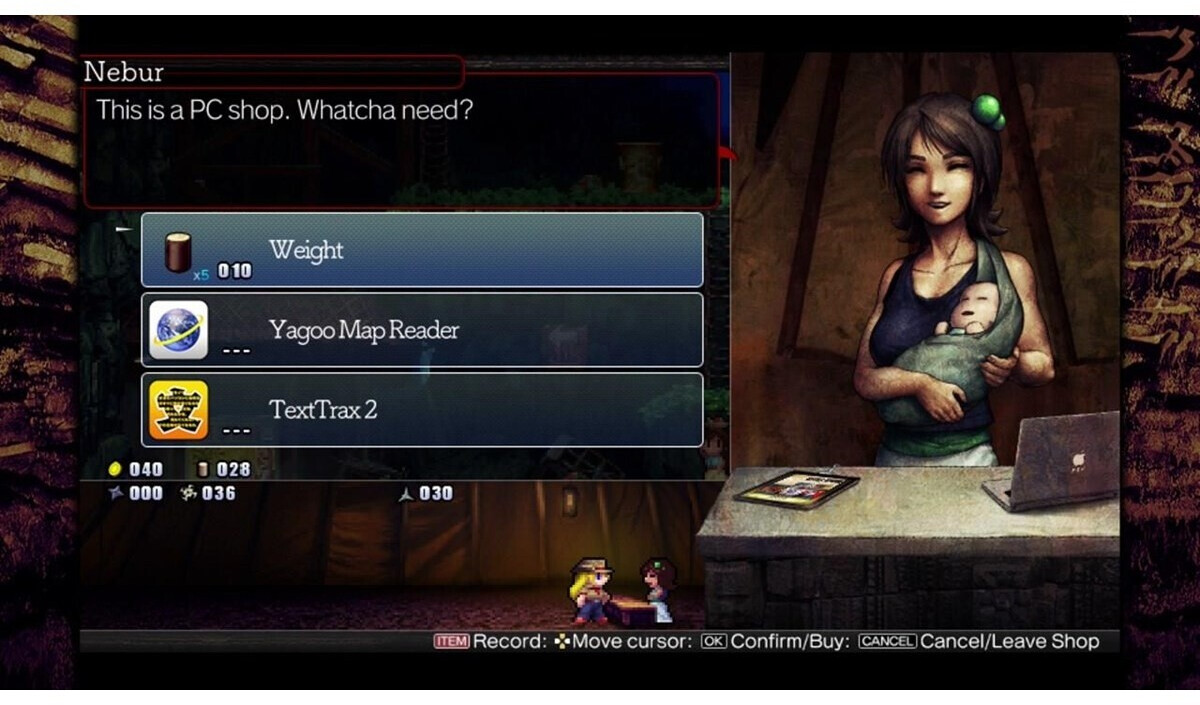The width and height of the screenshot is (1200, 705).
Task: Choose the Yagoo Map Reader entry
Action: pyautogui.click(x=421, y=330)
